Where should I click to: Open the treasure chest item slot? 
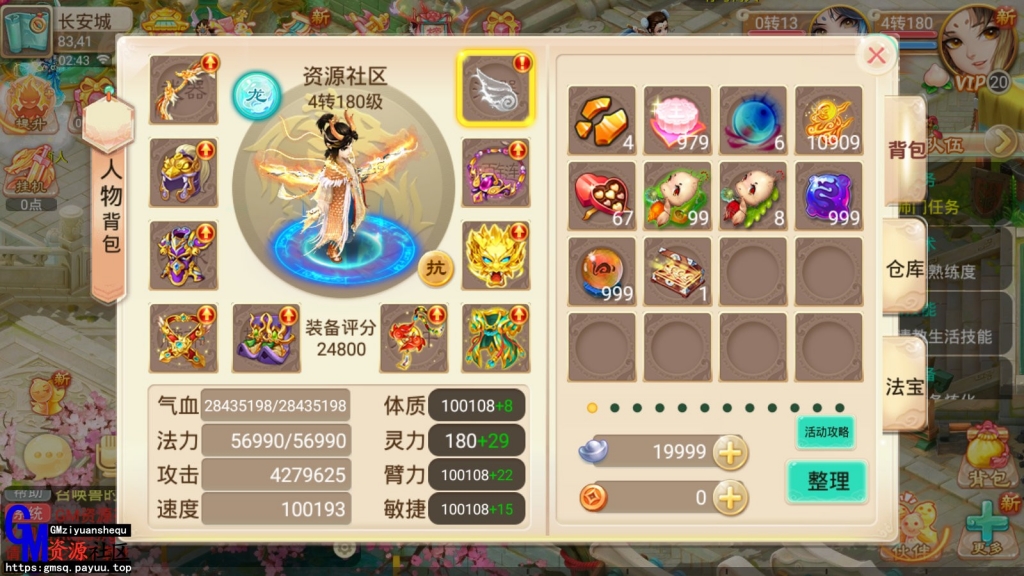tap(677, 271)
